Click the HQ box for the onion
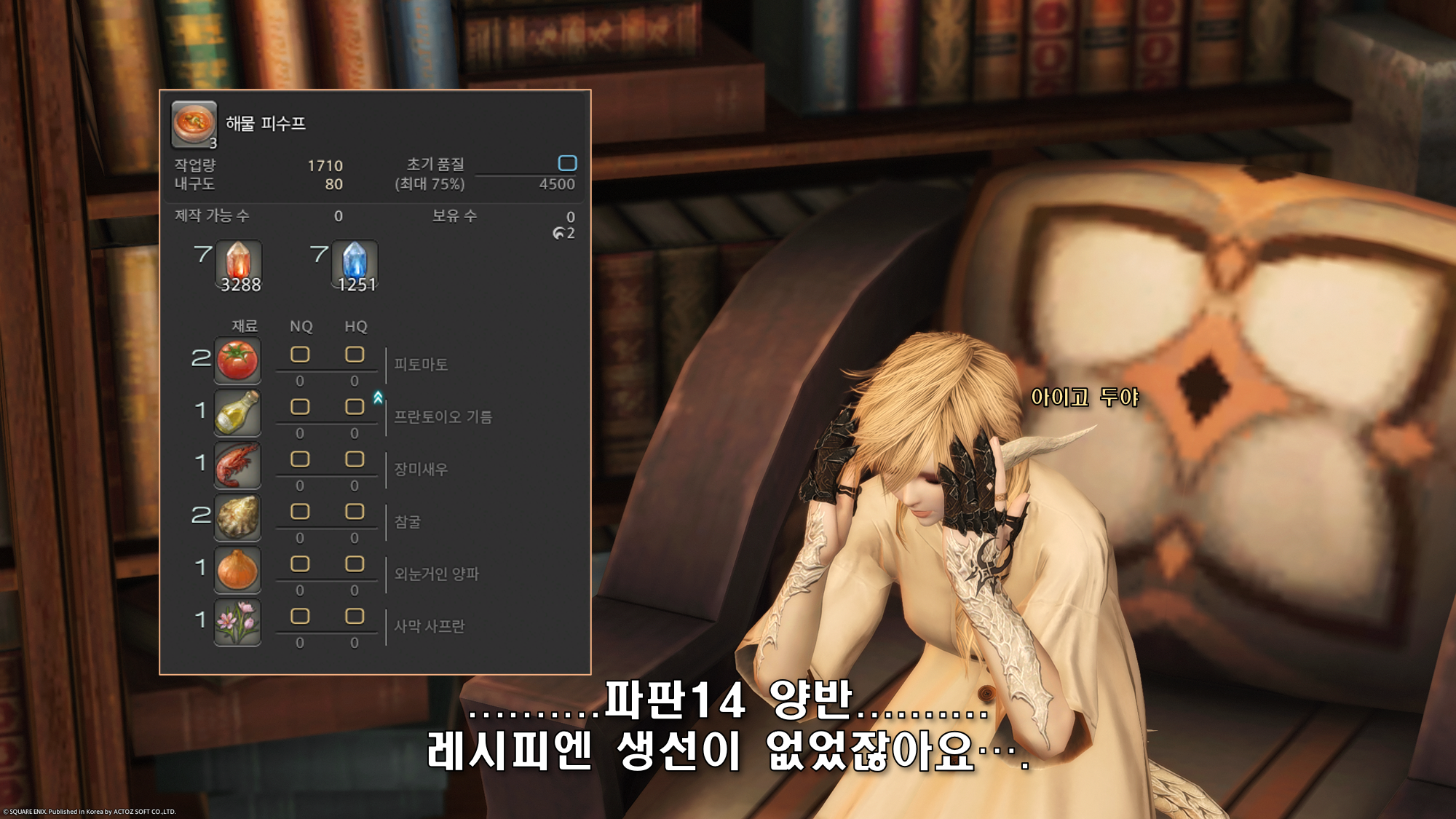The width and height of the screenshot is (1456, 819). [x=355, y=564]
